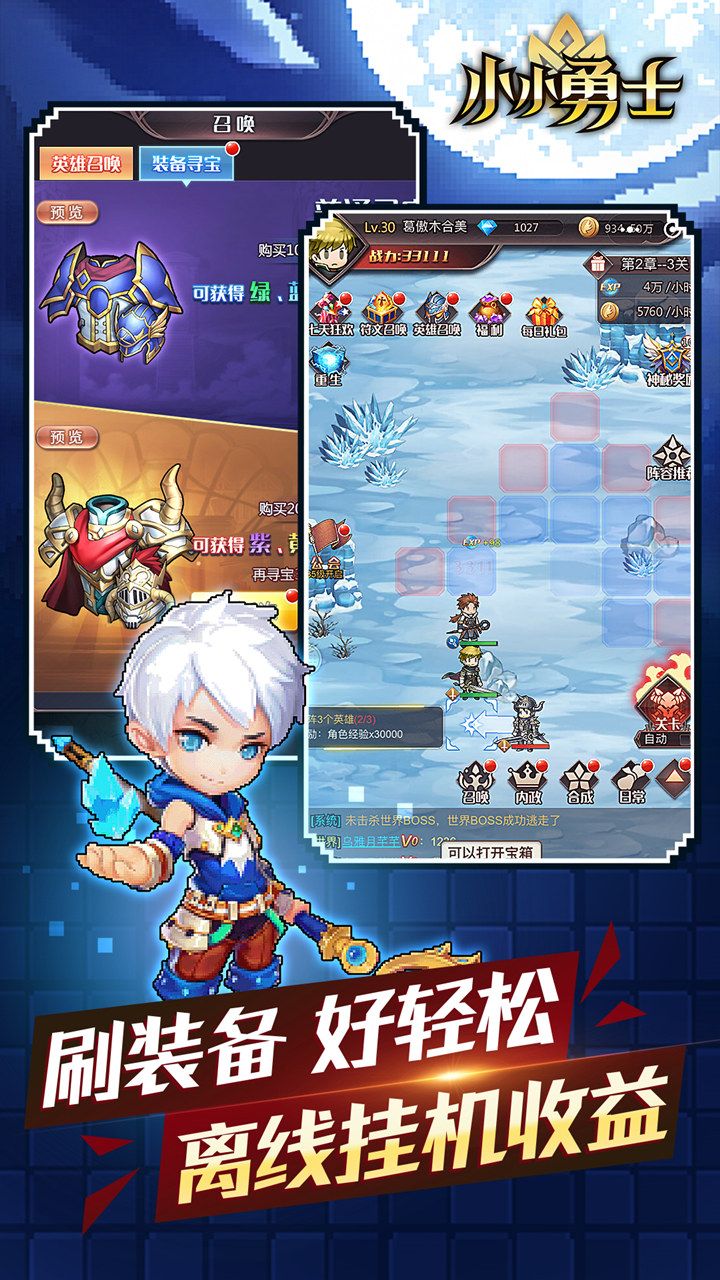Open the 合成 crafting menu
Image resolution: width=720 pixels, height=1280 pixels.
coord(579,782)
